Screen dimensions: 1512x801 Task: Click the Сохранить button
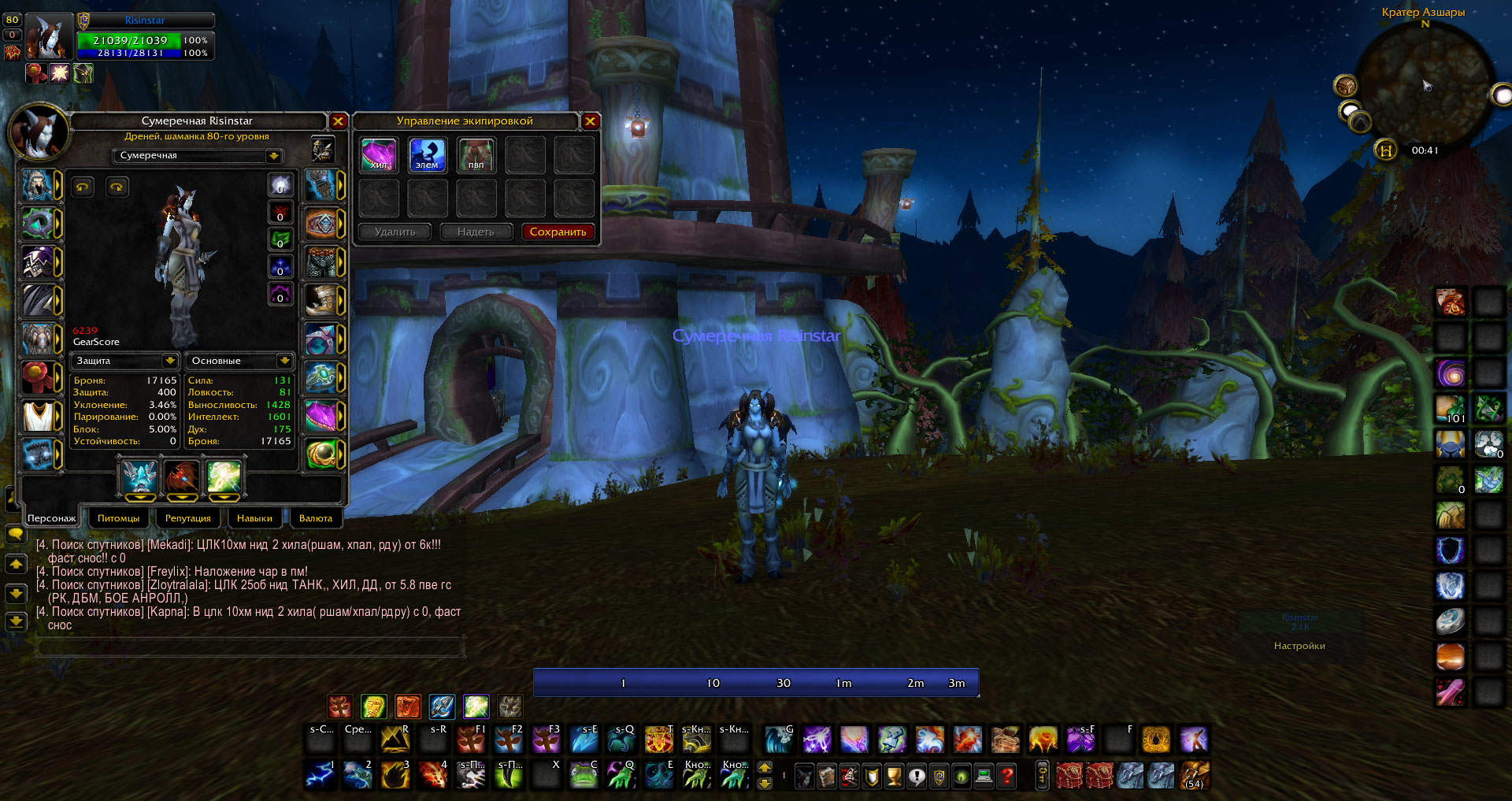[x=558, y=232]
